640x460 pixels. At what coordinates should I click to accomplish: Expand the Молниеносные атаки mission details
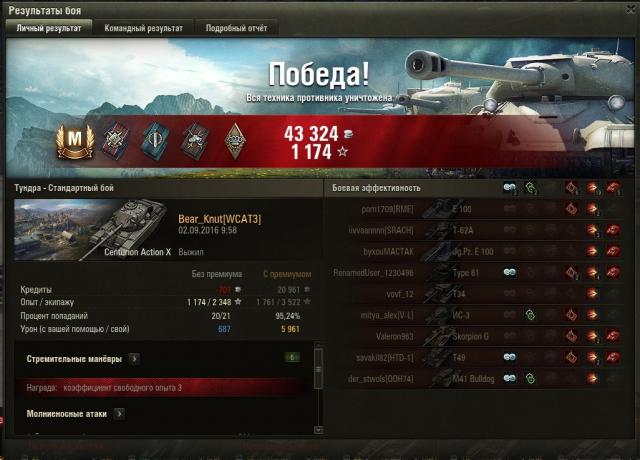pos(119,412)
